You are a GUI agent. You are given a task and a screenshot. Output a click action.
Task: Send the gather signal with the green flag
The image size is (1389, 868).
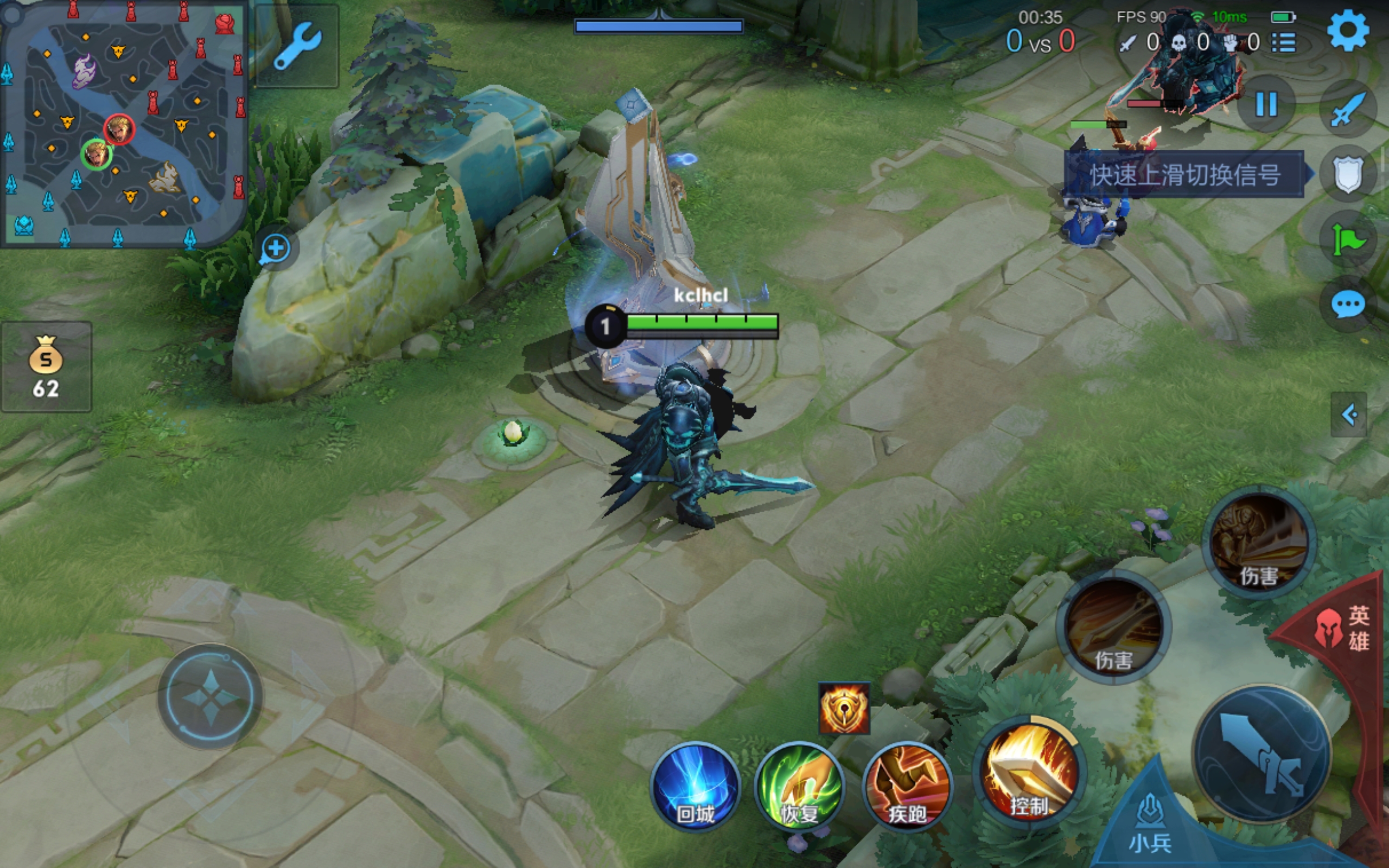coord(1348,240)
